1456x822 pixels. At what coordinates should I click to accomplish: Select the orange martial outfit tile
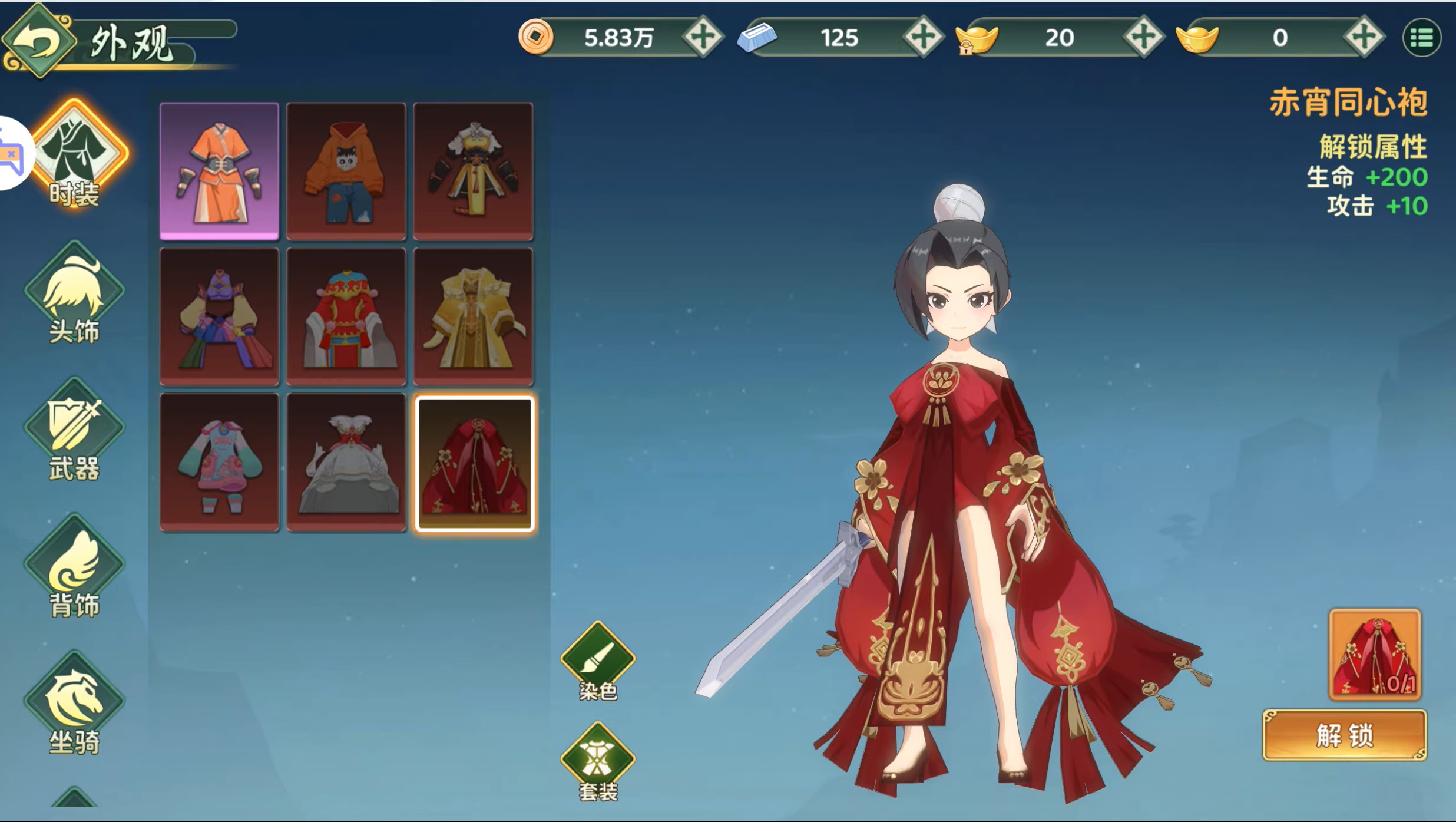[219, 171]
